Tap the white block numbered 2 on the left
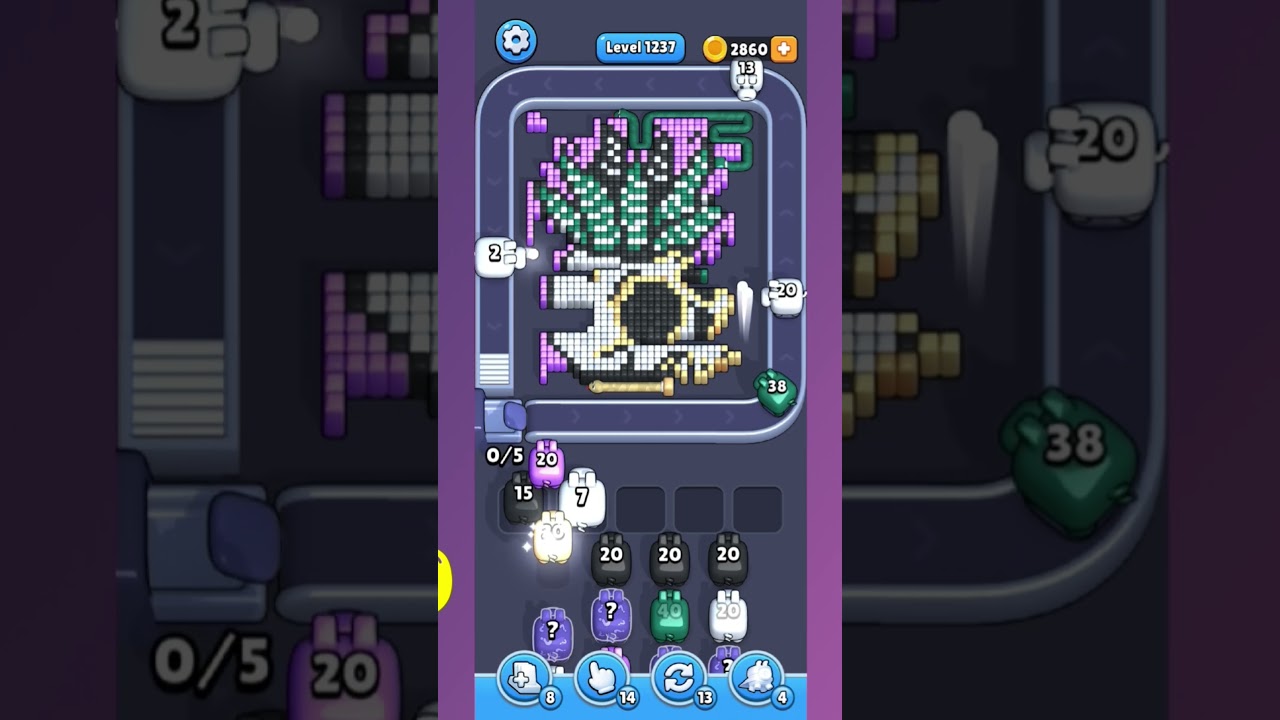The image size is (1280, 720). pyautogui.click(x=496, y=255)
